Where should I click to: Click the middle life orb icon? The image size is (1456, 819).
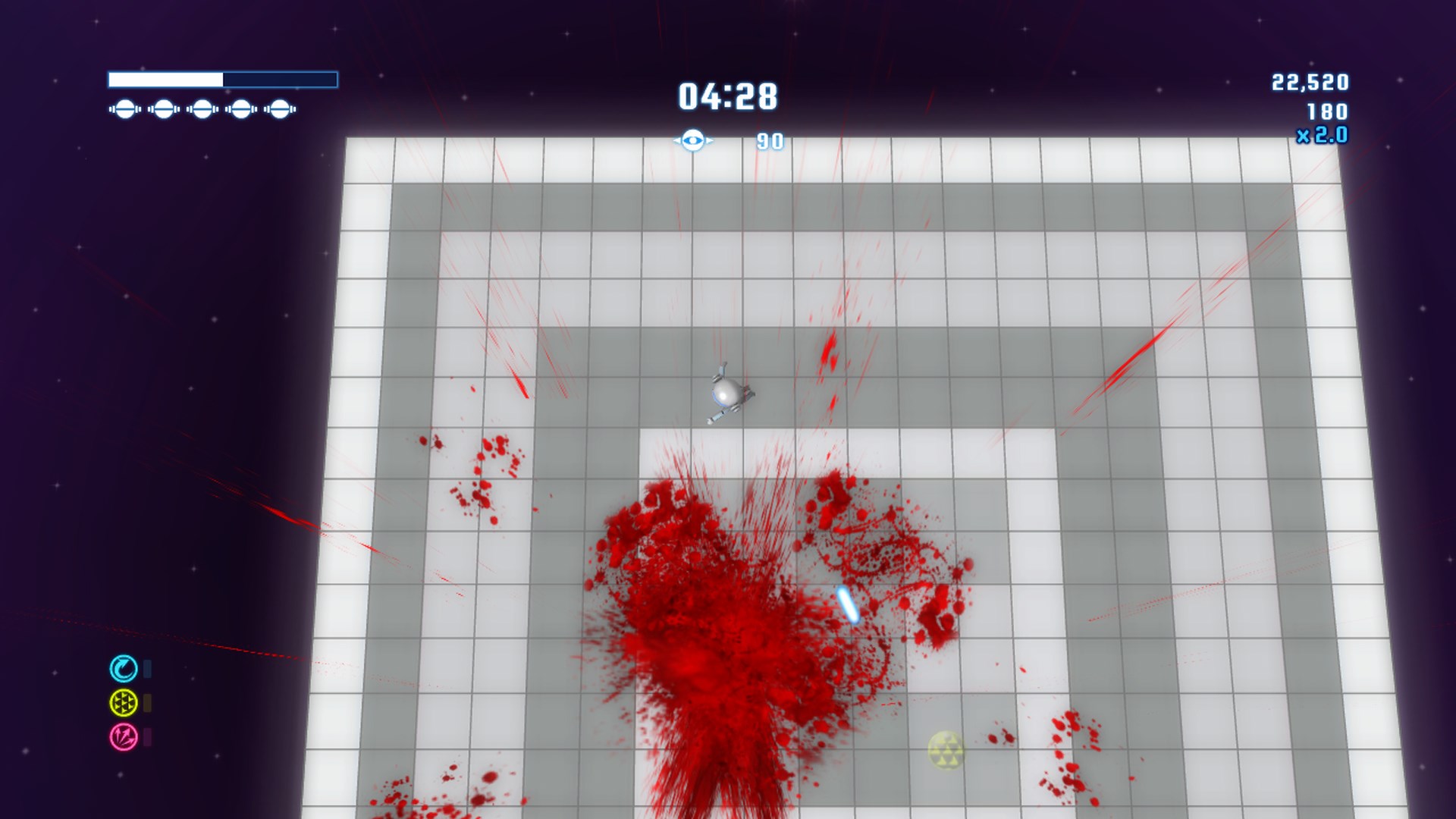point(201,110)
